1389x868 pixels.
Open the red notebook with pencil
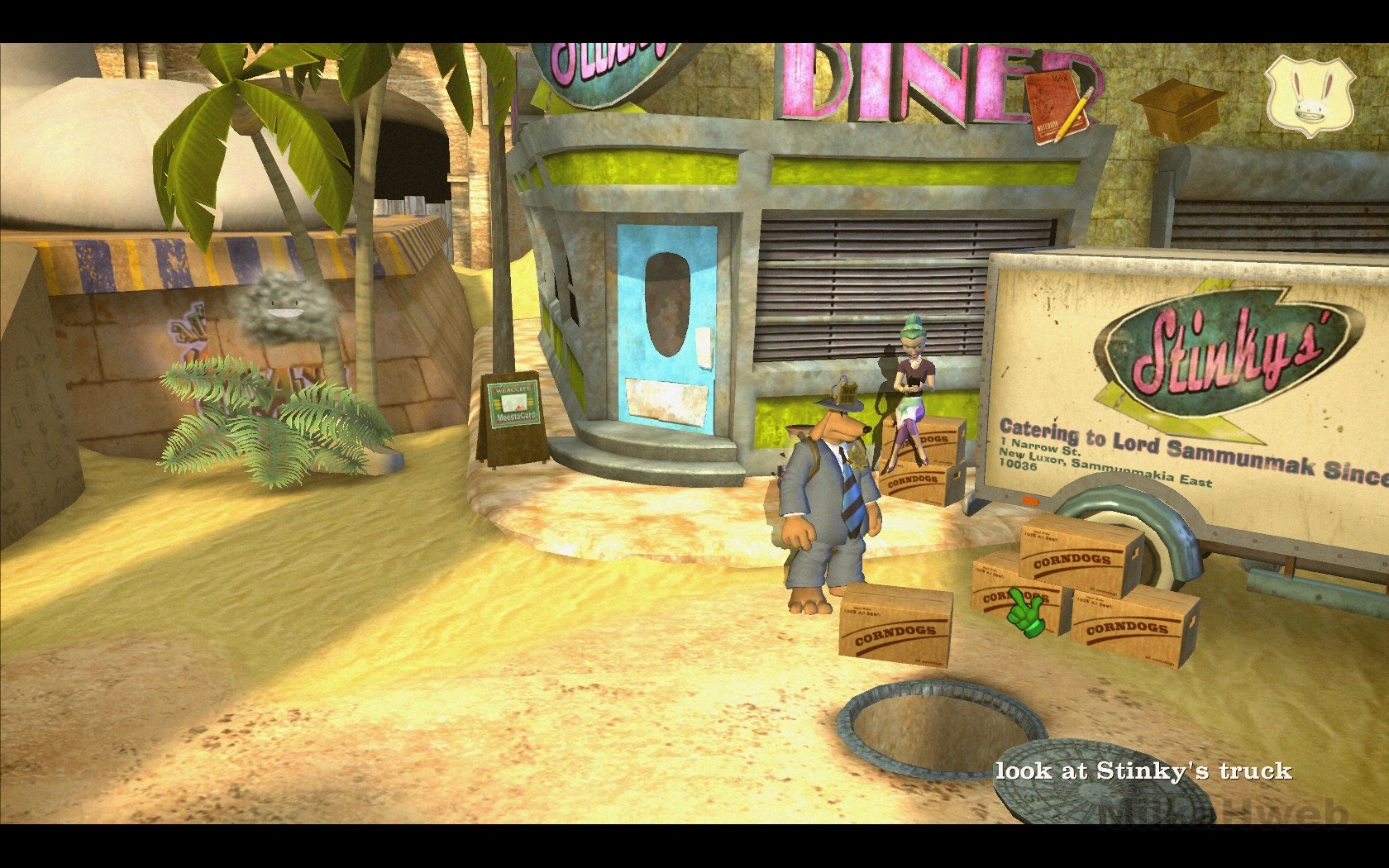coord(1062,107)
